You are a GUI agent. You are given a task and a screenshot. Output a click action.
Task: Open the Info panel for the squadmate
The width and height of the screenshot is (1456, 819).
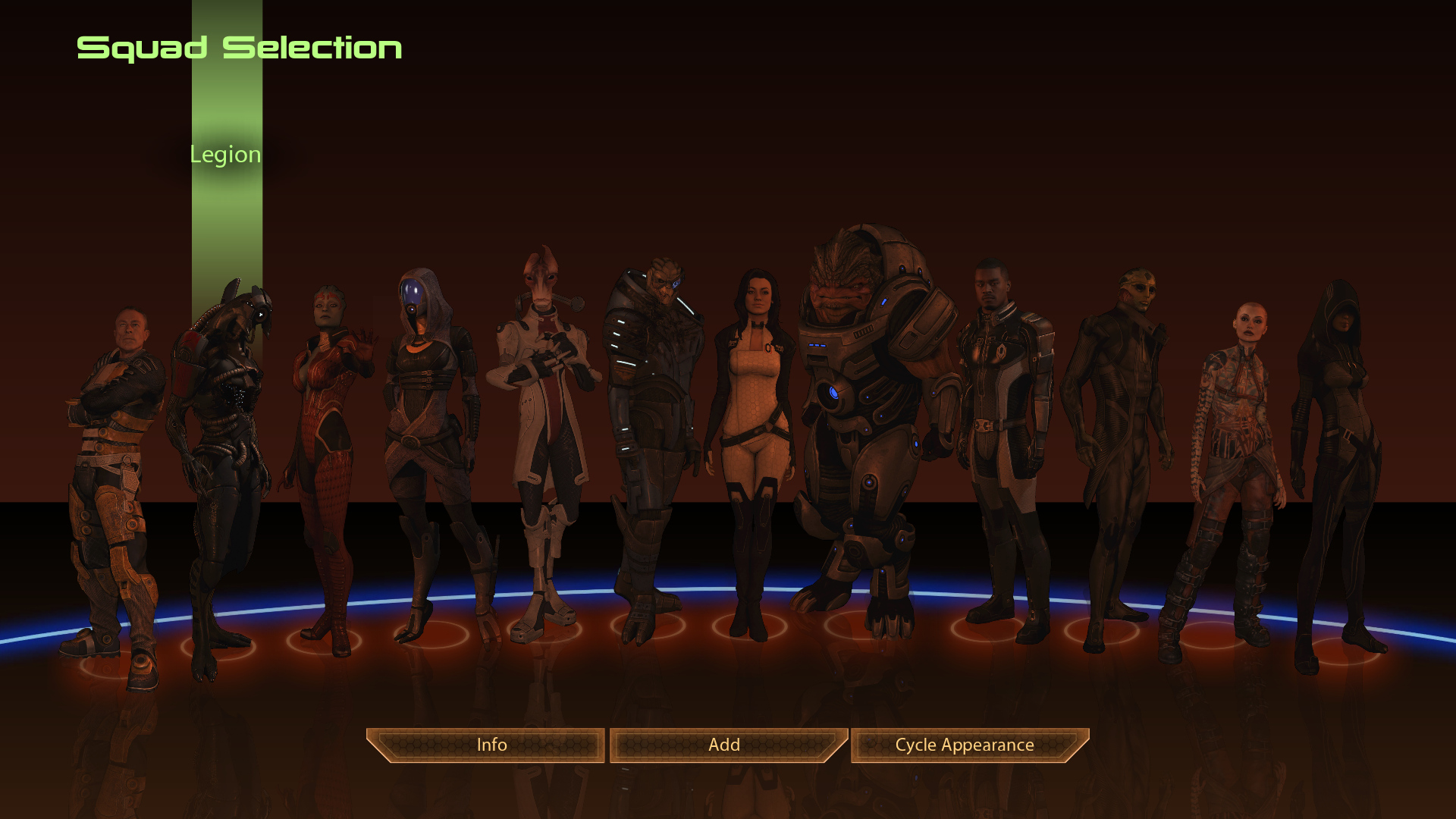tap(491, 745)
